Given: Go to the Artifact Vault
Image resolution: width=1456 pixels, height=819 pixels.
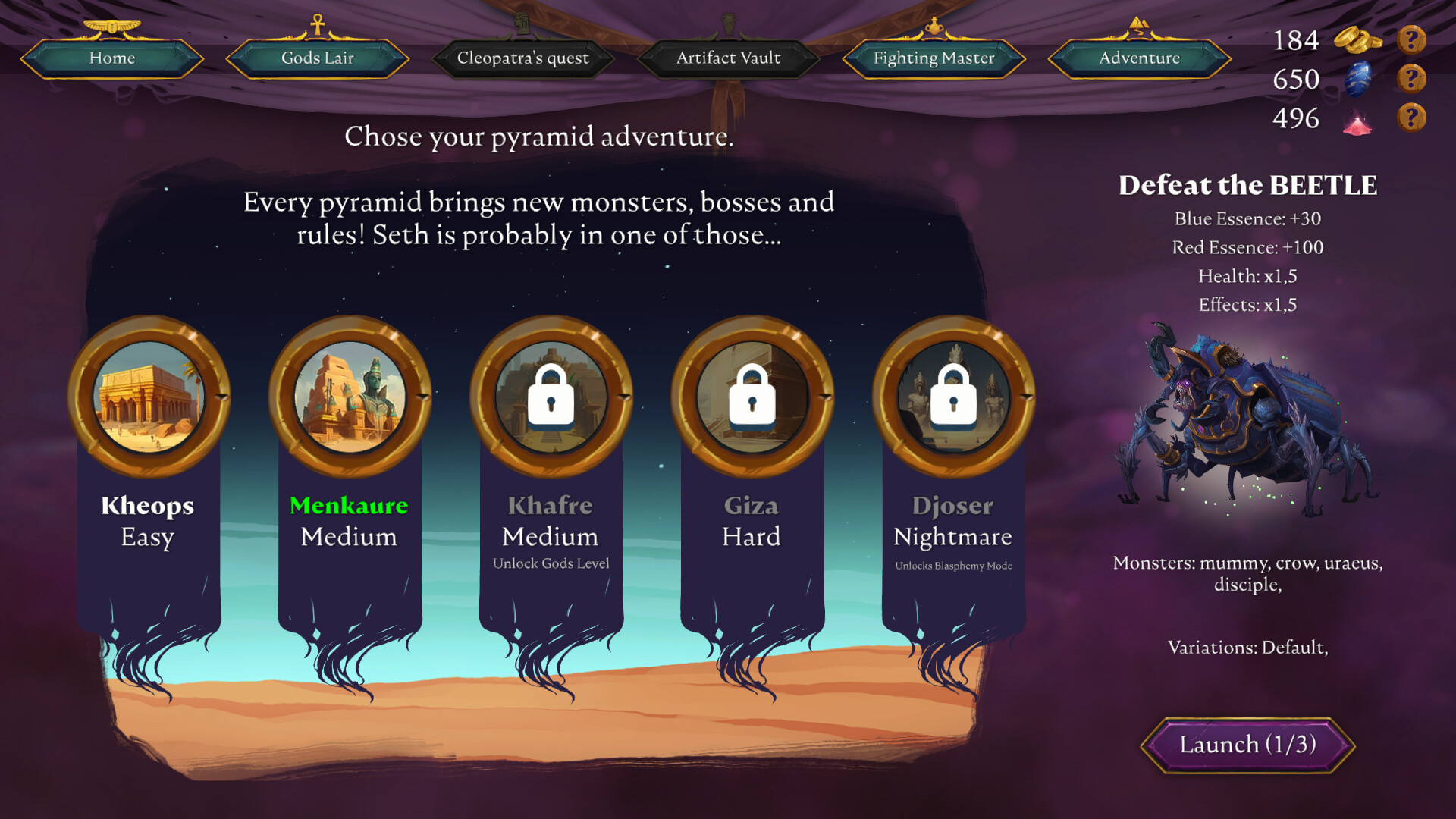Looking at the screenshot, I should pyautogui.click(x=728, y=58).
